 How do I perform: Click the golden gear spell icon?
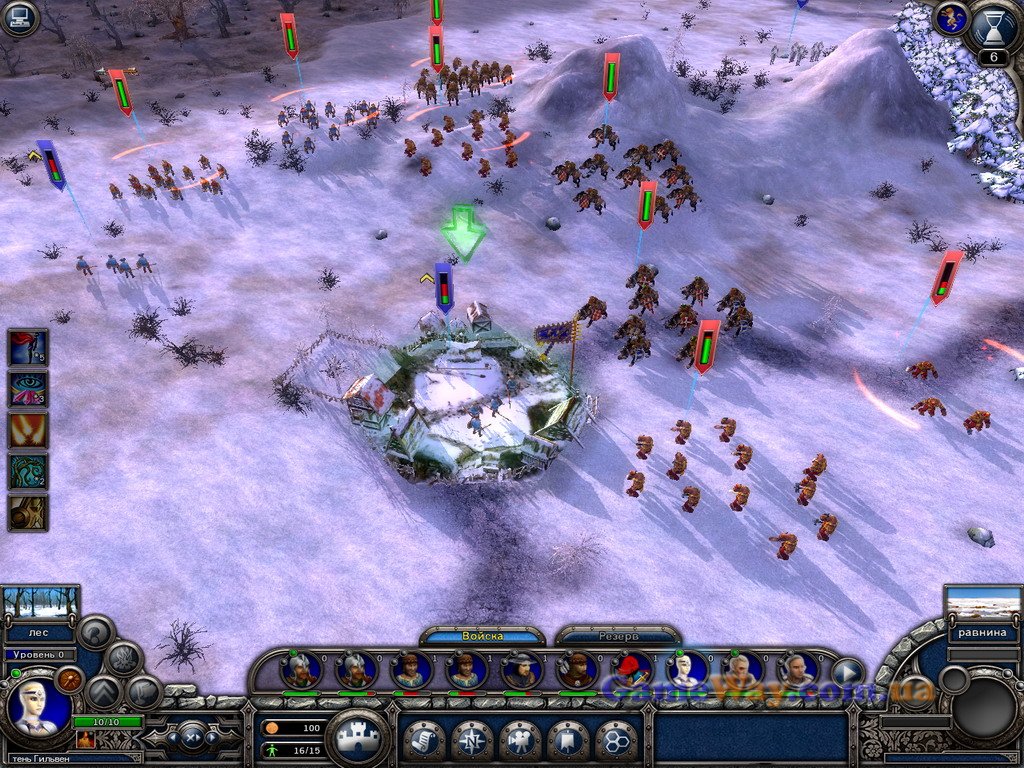click(28, 512)
